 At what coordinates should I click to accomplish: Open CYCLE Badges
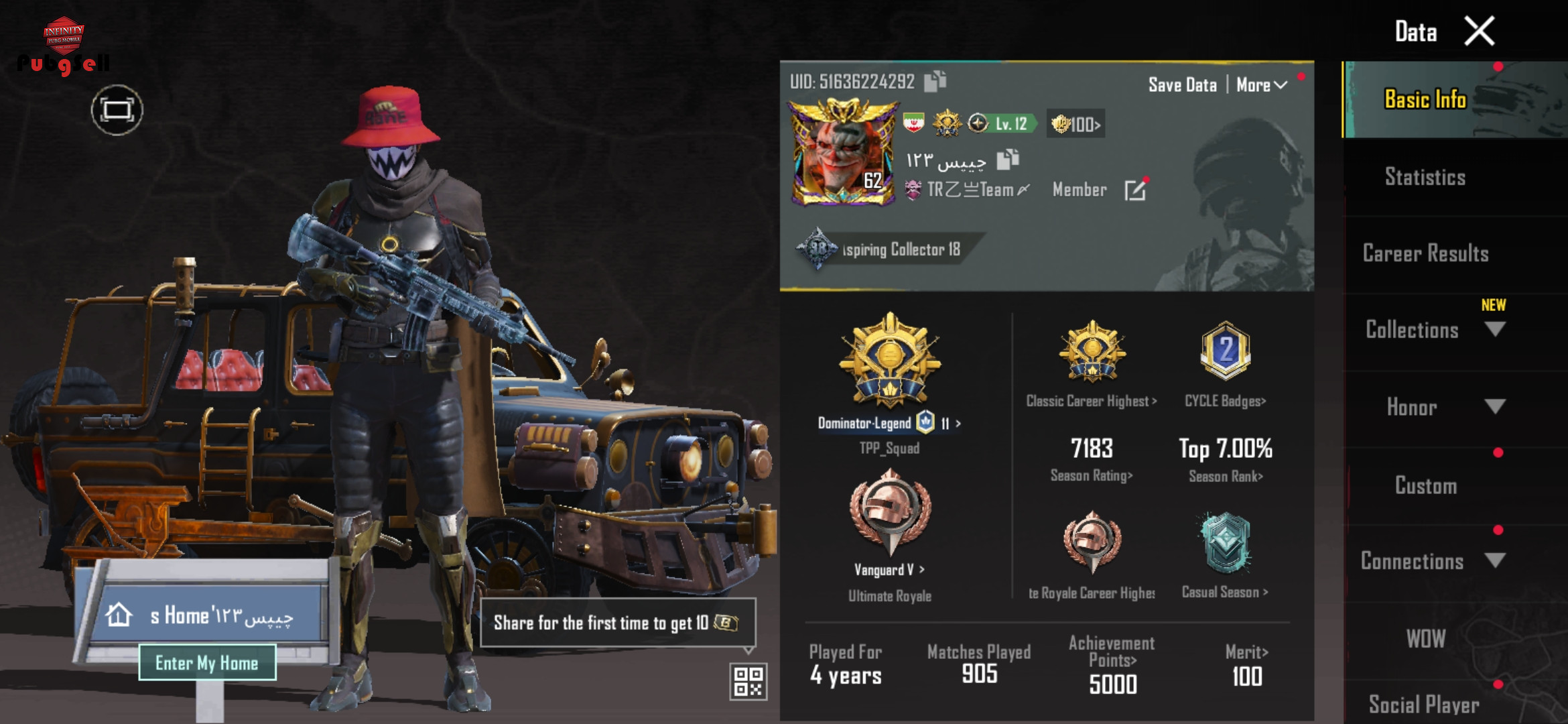[x=1225, y=401]
